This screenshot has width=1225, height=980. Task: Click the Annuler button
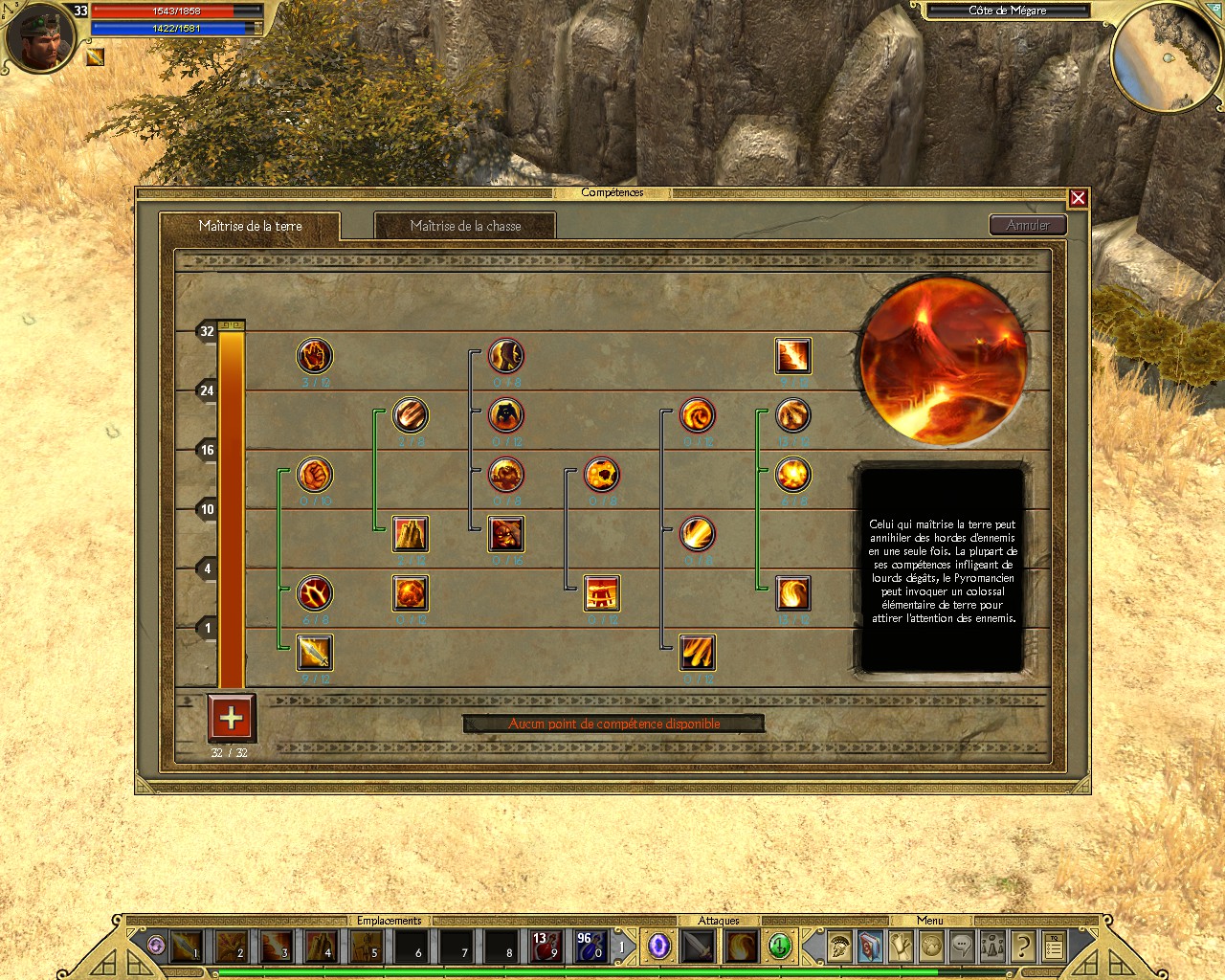coord(1028,225)
